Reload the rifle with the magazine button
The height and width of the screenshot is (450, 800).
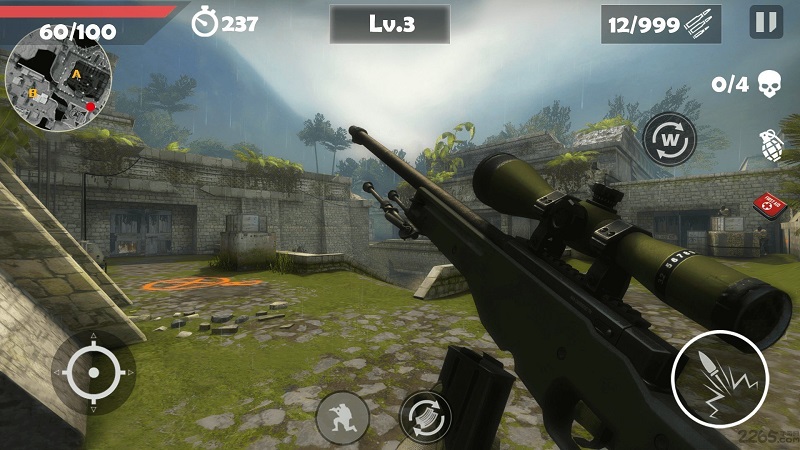click(x=425, y=416)
